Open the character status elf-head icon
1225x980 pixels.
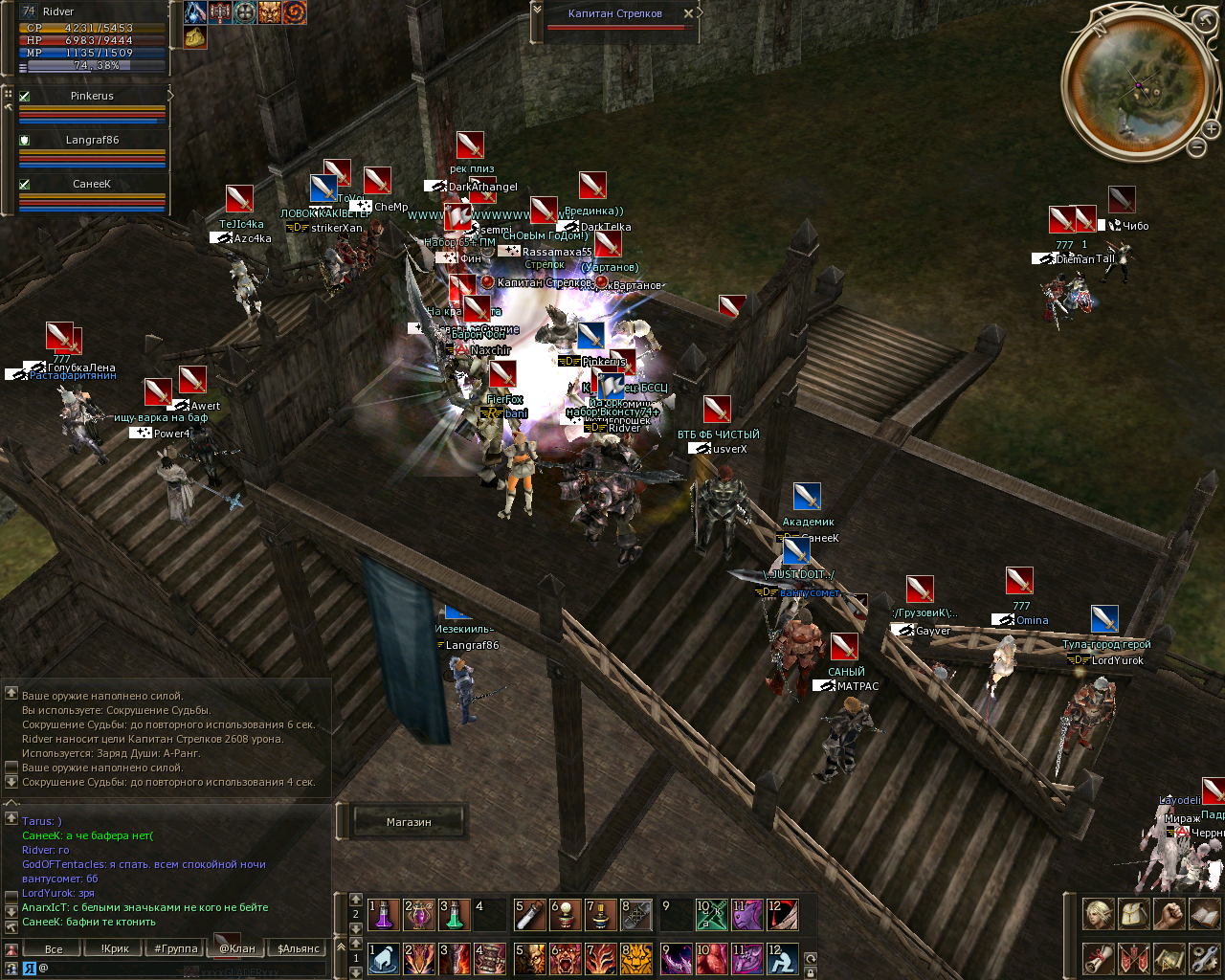(1098, 914)
